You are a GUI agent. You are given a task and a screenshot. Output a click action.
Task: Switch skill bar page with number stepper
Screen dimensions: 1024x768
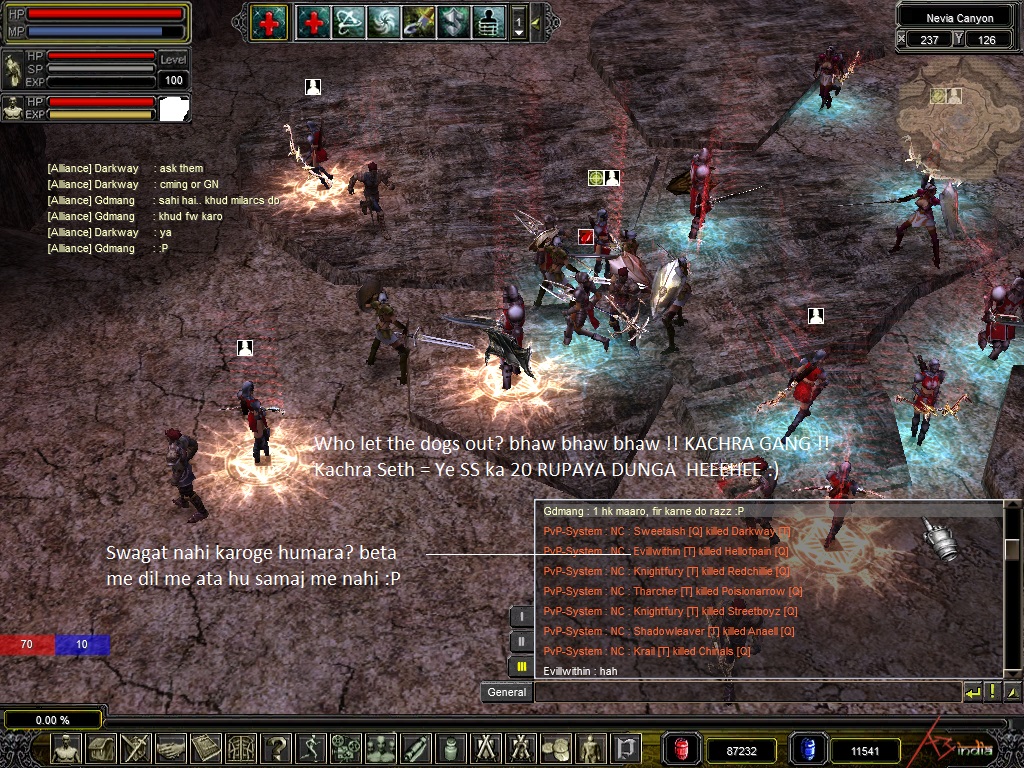[x=518, y=22]
